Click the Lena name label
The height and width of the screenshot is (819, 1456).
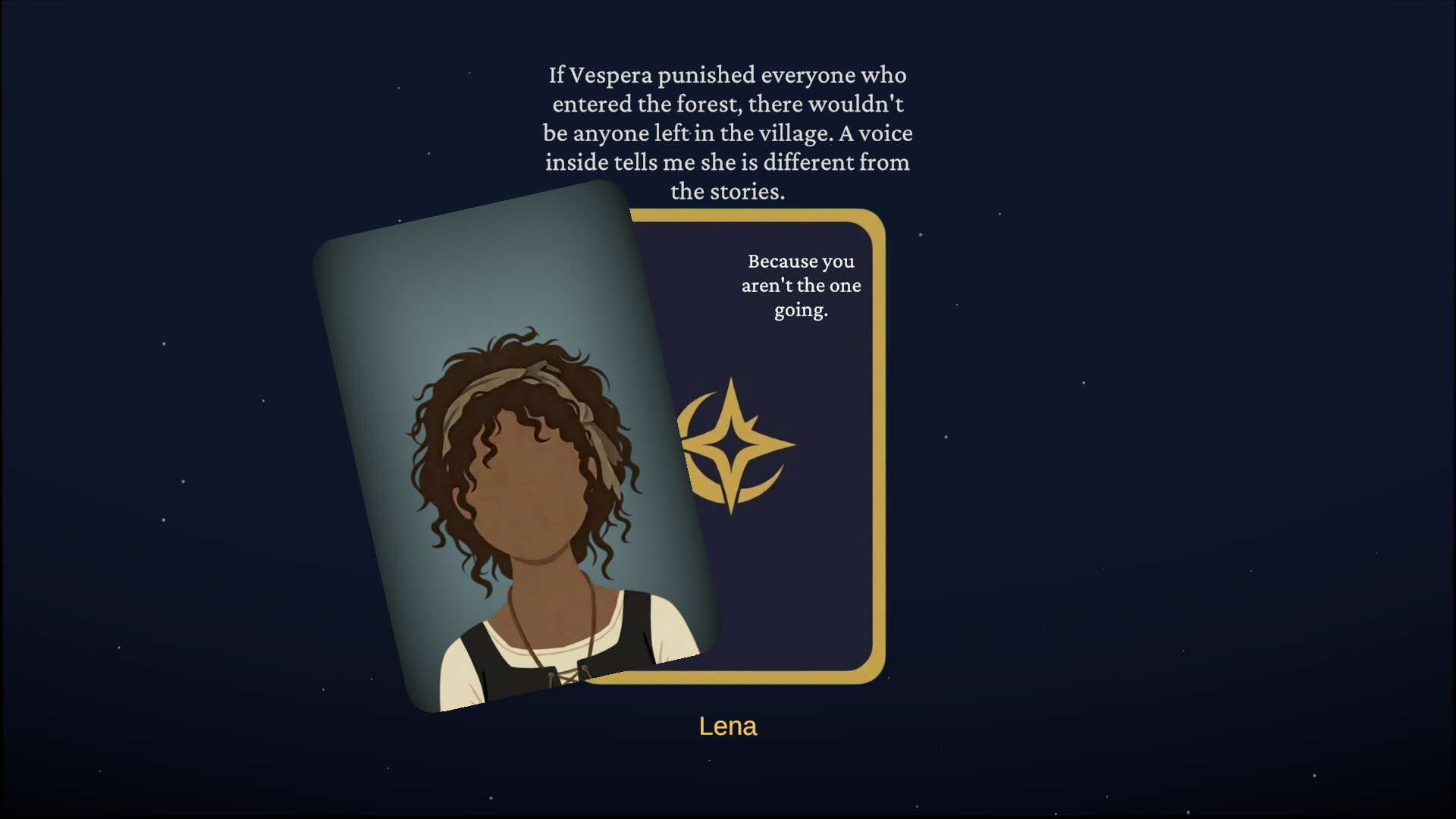(x=727, y=726)
